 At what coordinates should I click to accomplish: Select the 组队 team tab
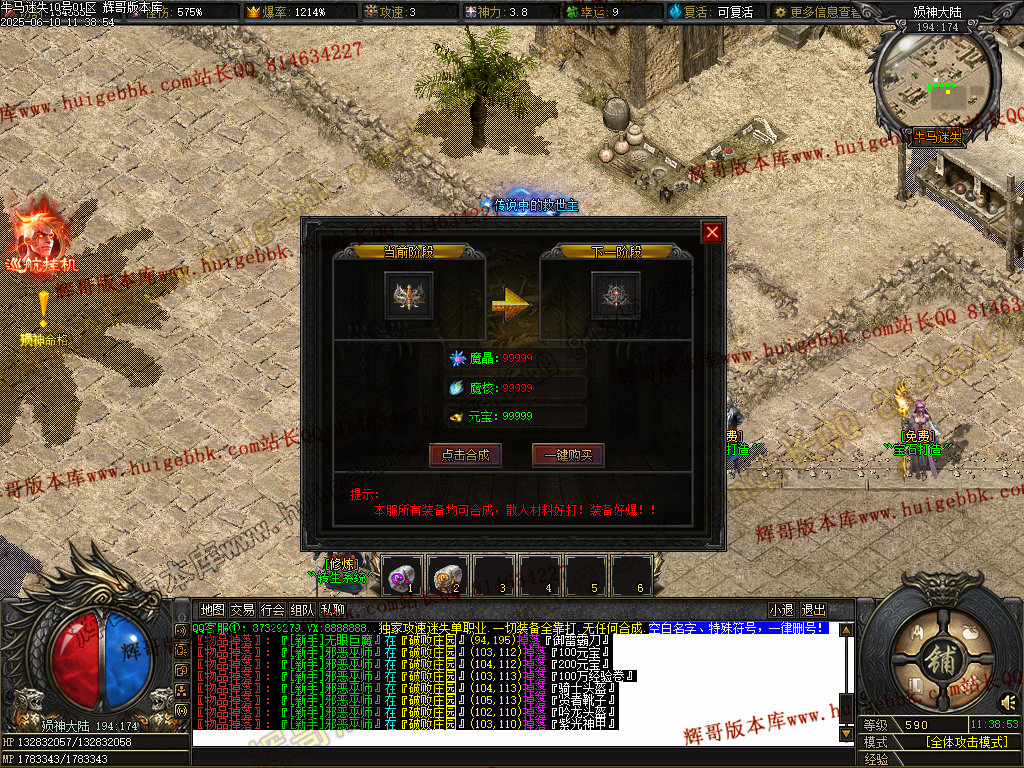303,610
